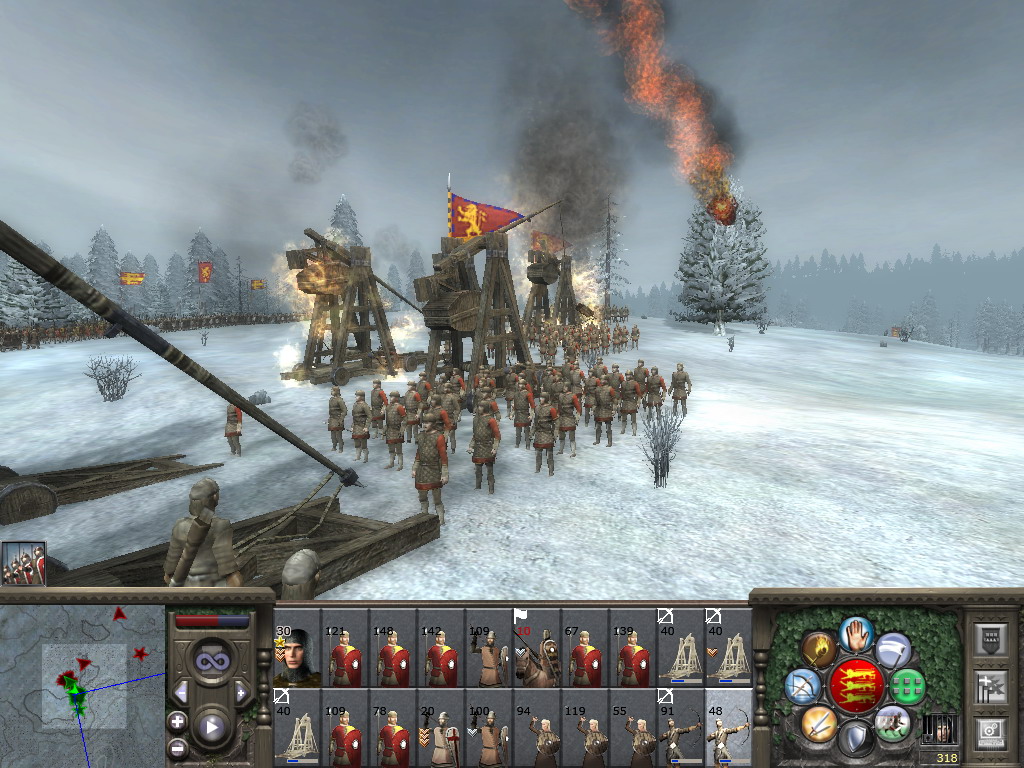Viewport: 1024px width, 768px height.
Task: Zoom in the minimap with the plus button
Action: pyautogui.click(x=178, y=721)
